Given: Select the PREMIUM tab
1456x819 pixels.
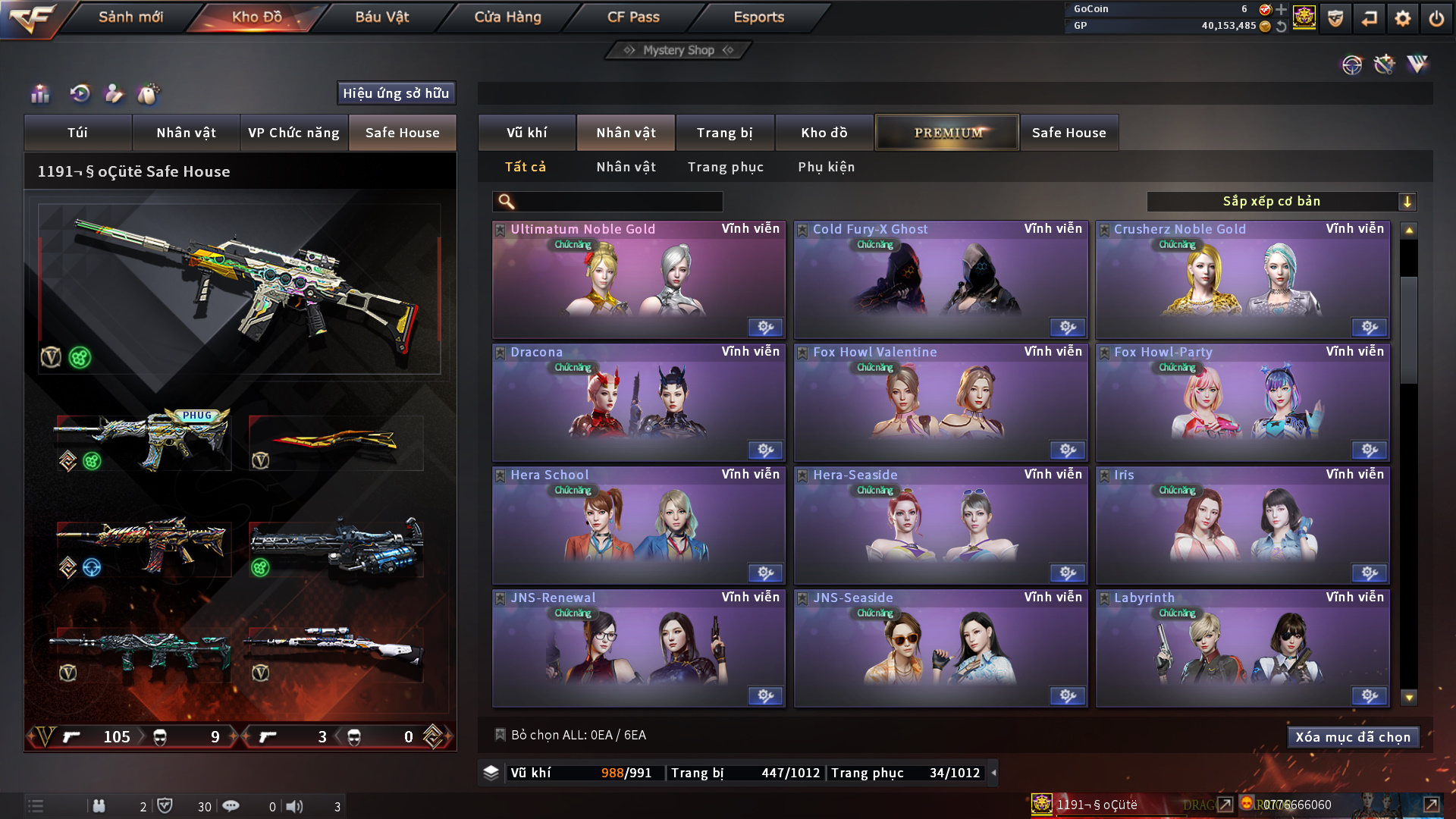Looking at the screenshot, I should [x=947, y=133].
